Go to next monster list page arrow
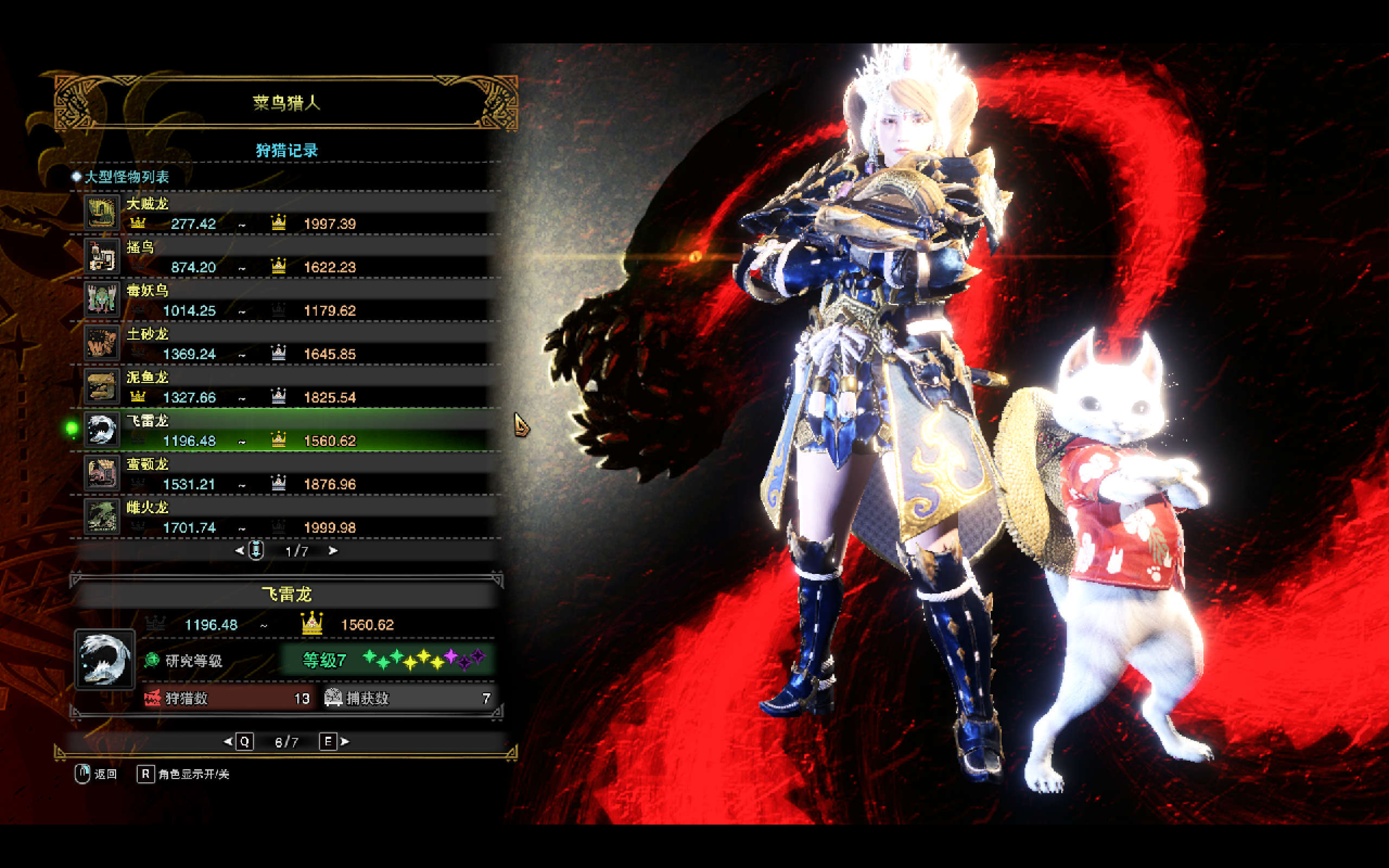The height and width of the screenshot is (868, 1389). coord(333,551)
